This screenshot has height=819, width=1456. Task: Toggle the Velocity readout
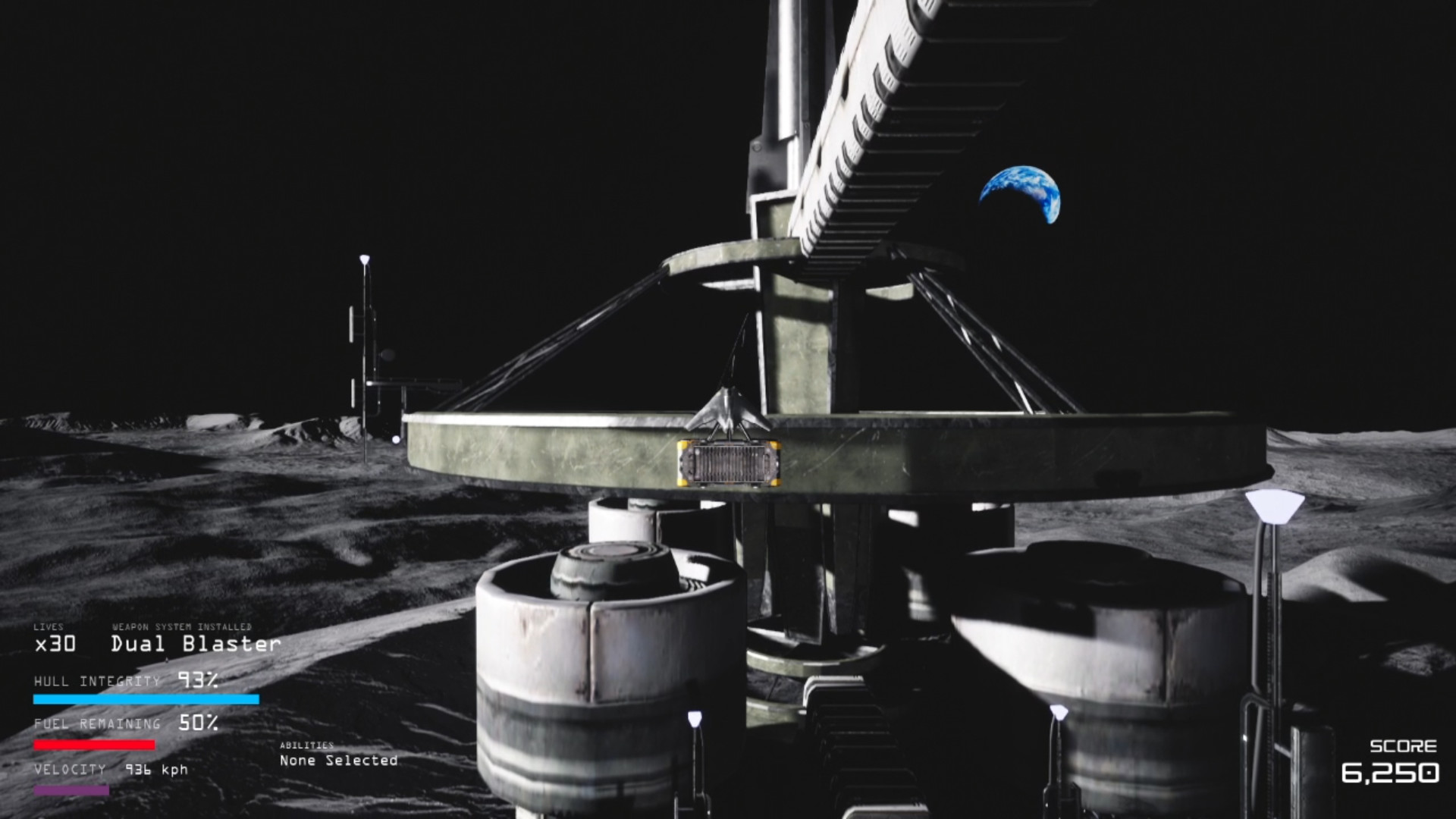(x=69, y=770)
